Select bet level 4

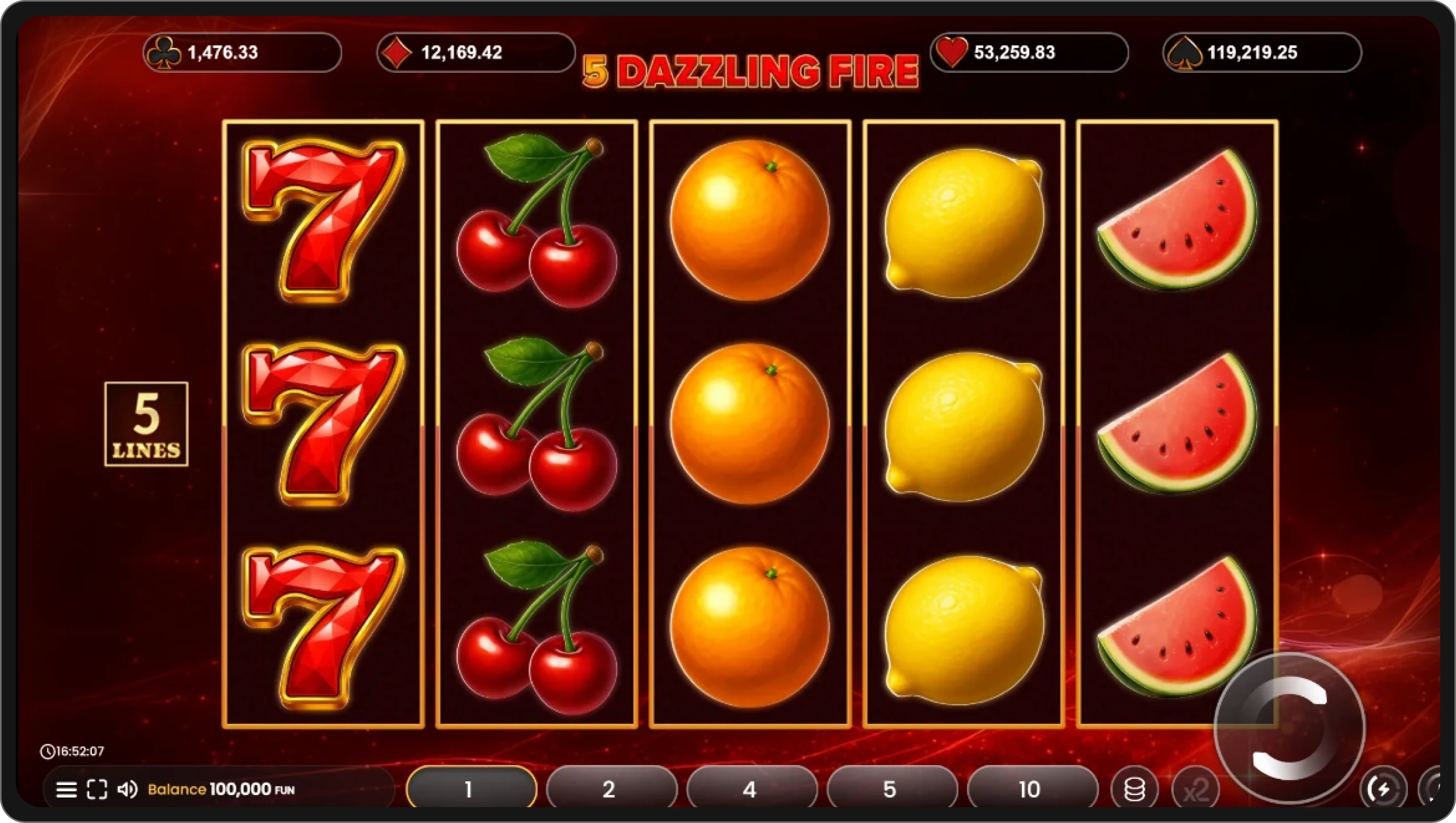[x=751, y=788]
